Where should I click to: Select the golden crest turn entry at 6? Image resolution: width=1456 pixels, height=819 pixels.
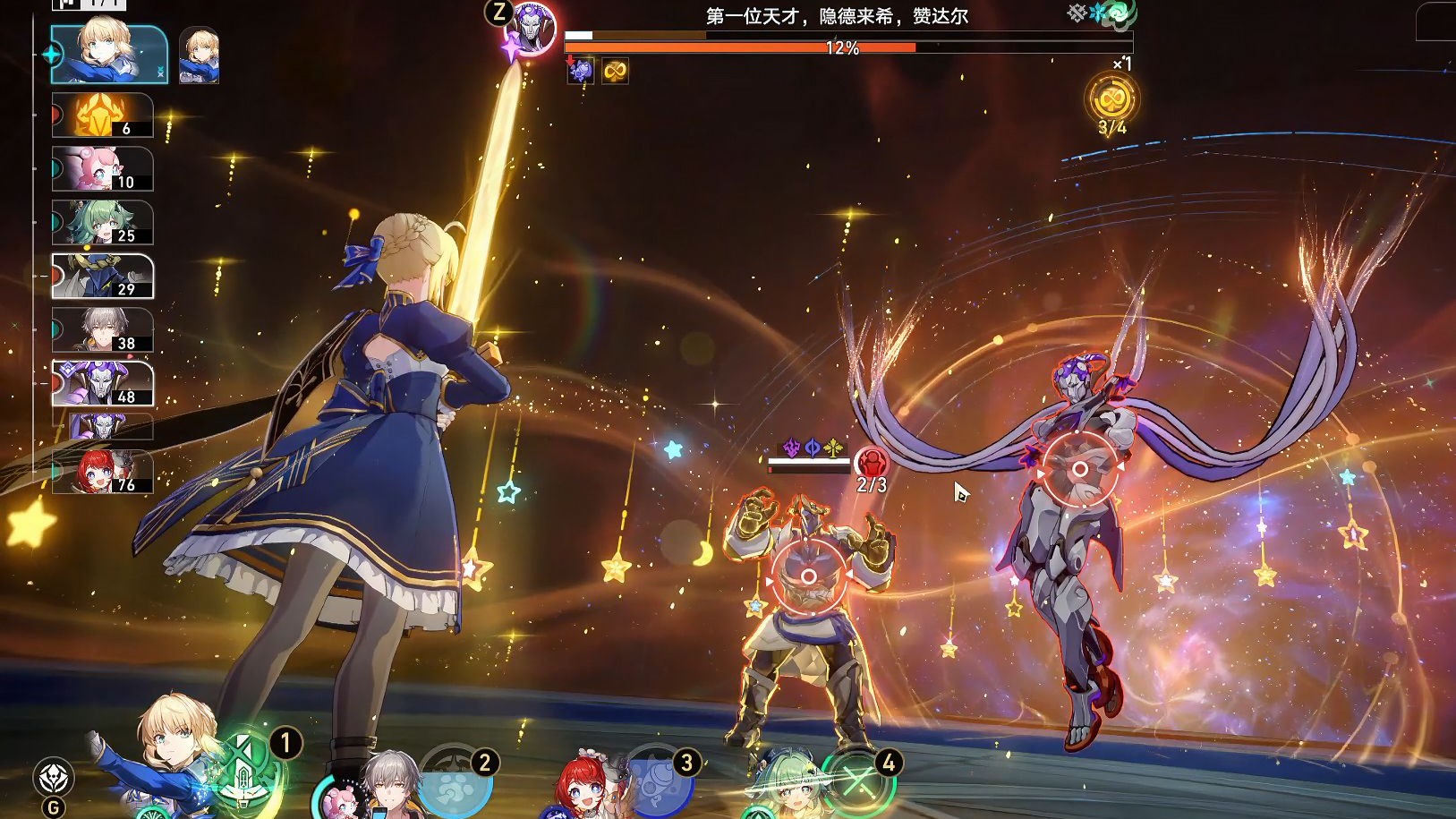102,115
